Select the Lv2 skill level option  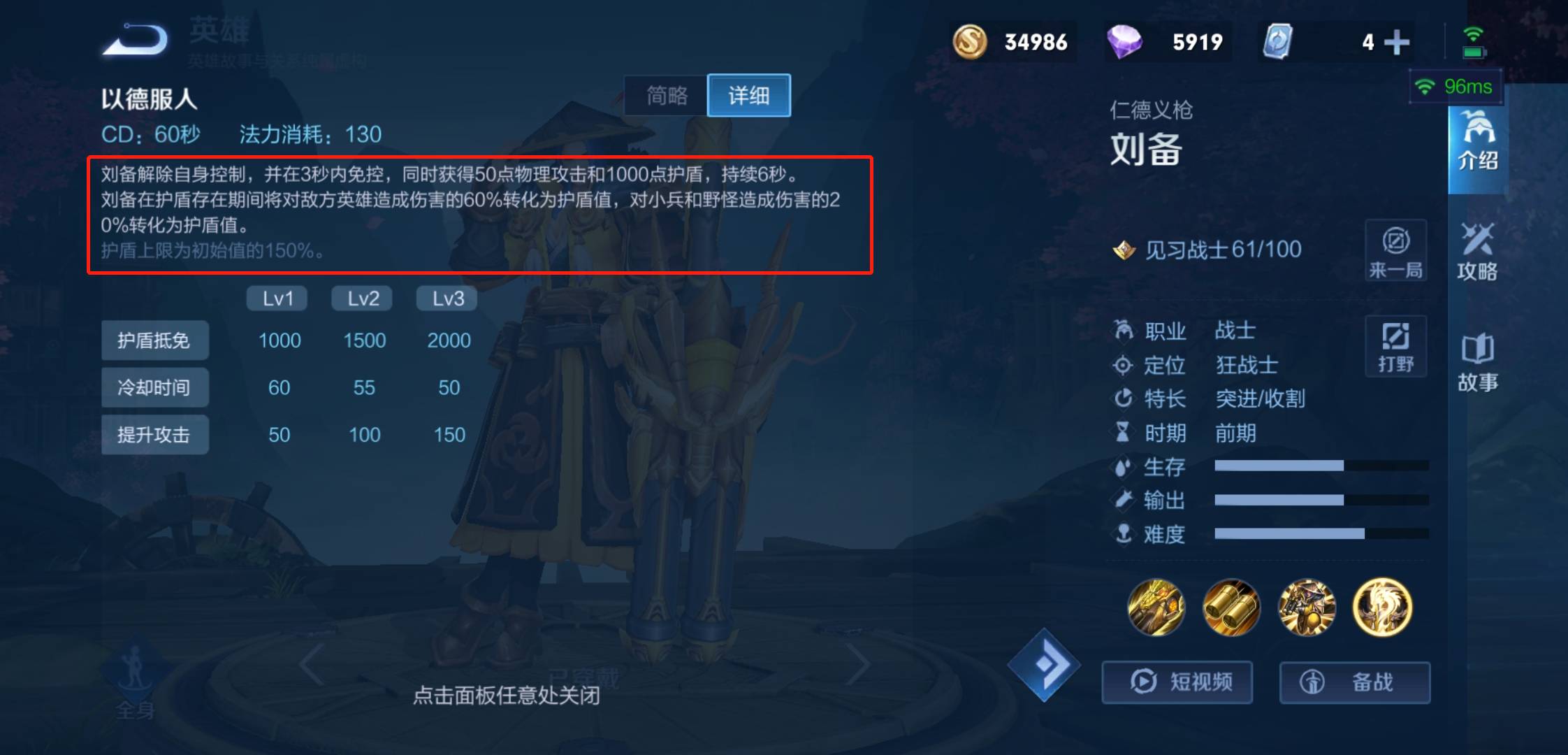363,298
